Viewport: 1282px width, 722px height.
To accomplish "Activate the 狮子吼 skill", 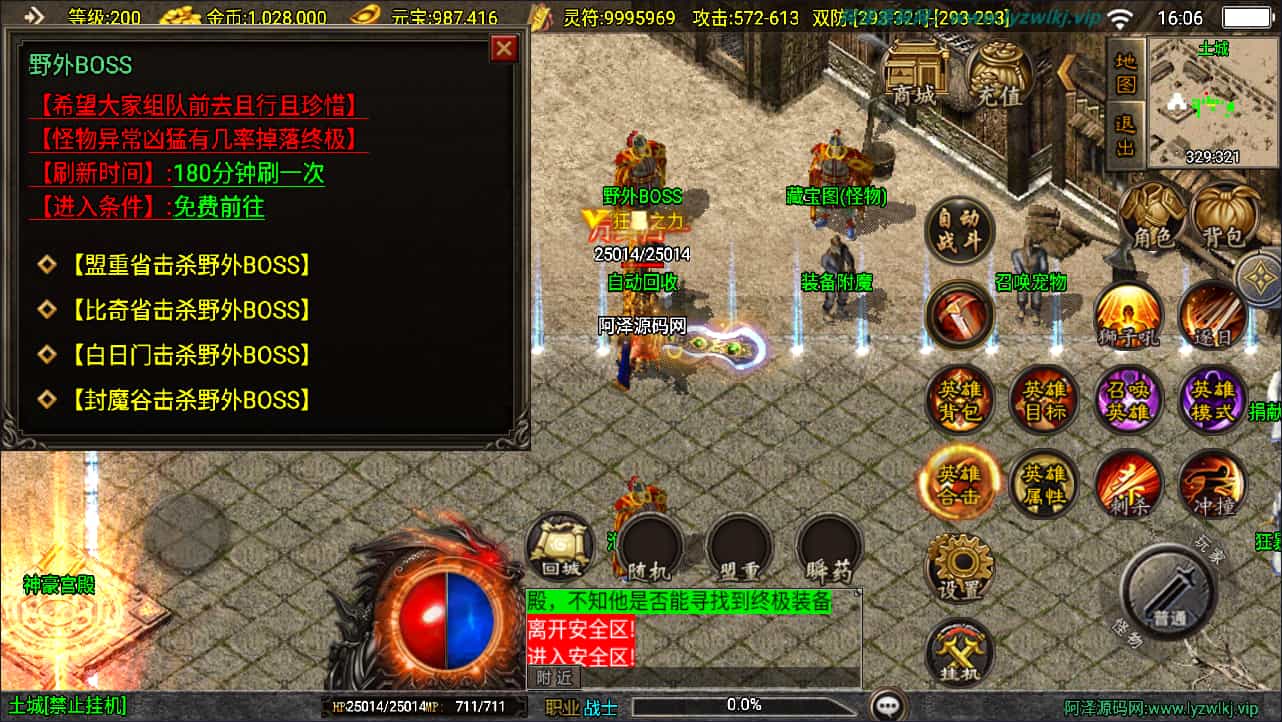I will (x=1129, y=316).
